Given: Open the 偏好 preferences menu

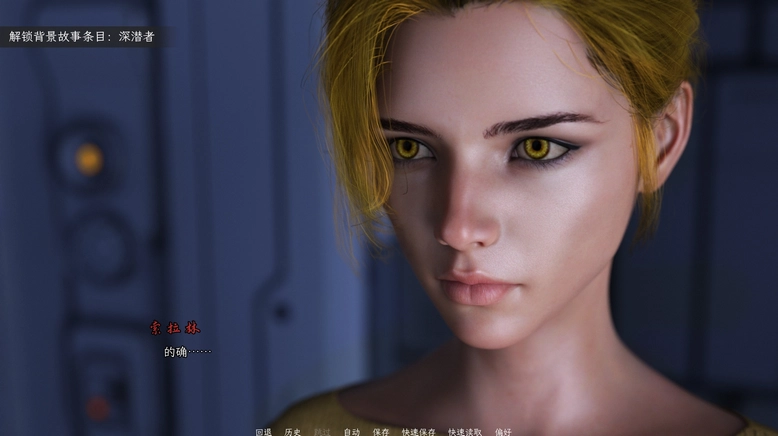Looking at the screenshot, I should click(x=503, y=432).
